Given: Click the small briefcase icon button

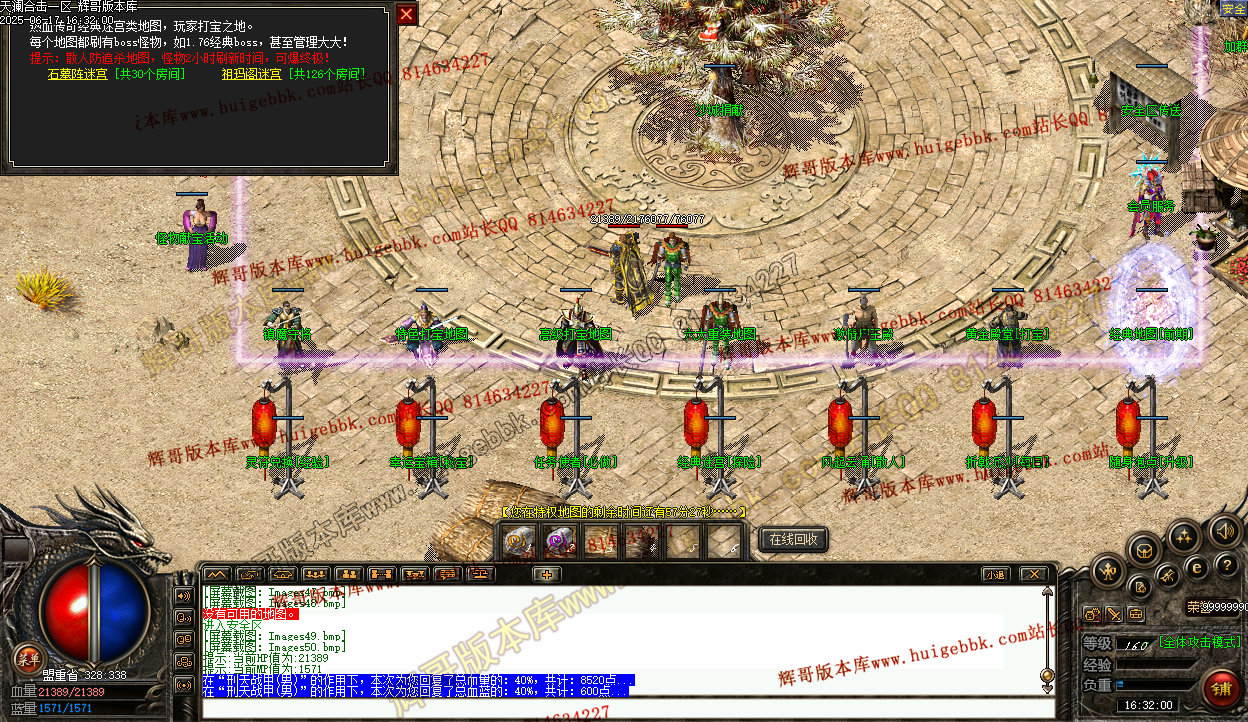Looking at the screenshot, I should (1136, 614).
